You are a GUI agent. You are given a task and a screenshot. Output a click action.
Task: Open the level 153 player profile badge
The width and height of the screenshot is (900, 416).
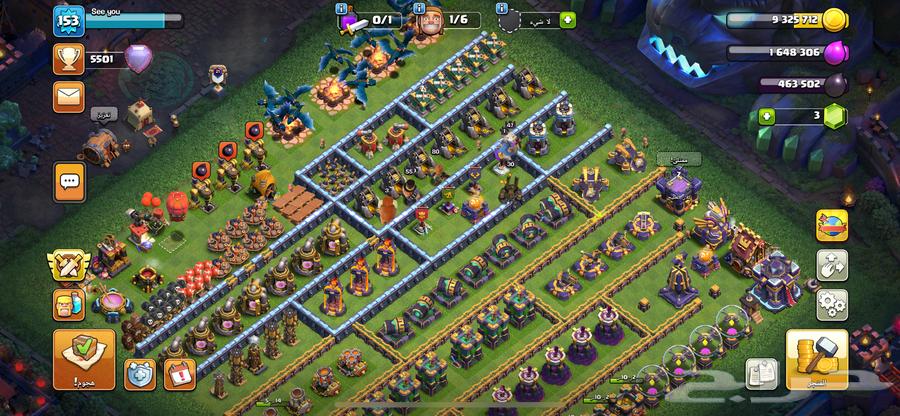click(x=69, y=20)
